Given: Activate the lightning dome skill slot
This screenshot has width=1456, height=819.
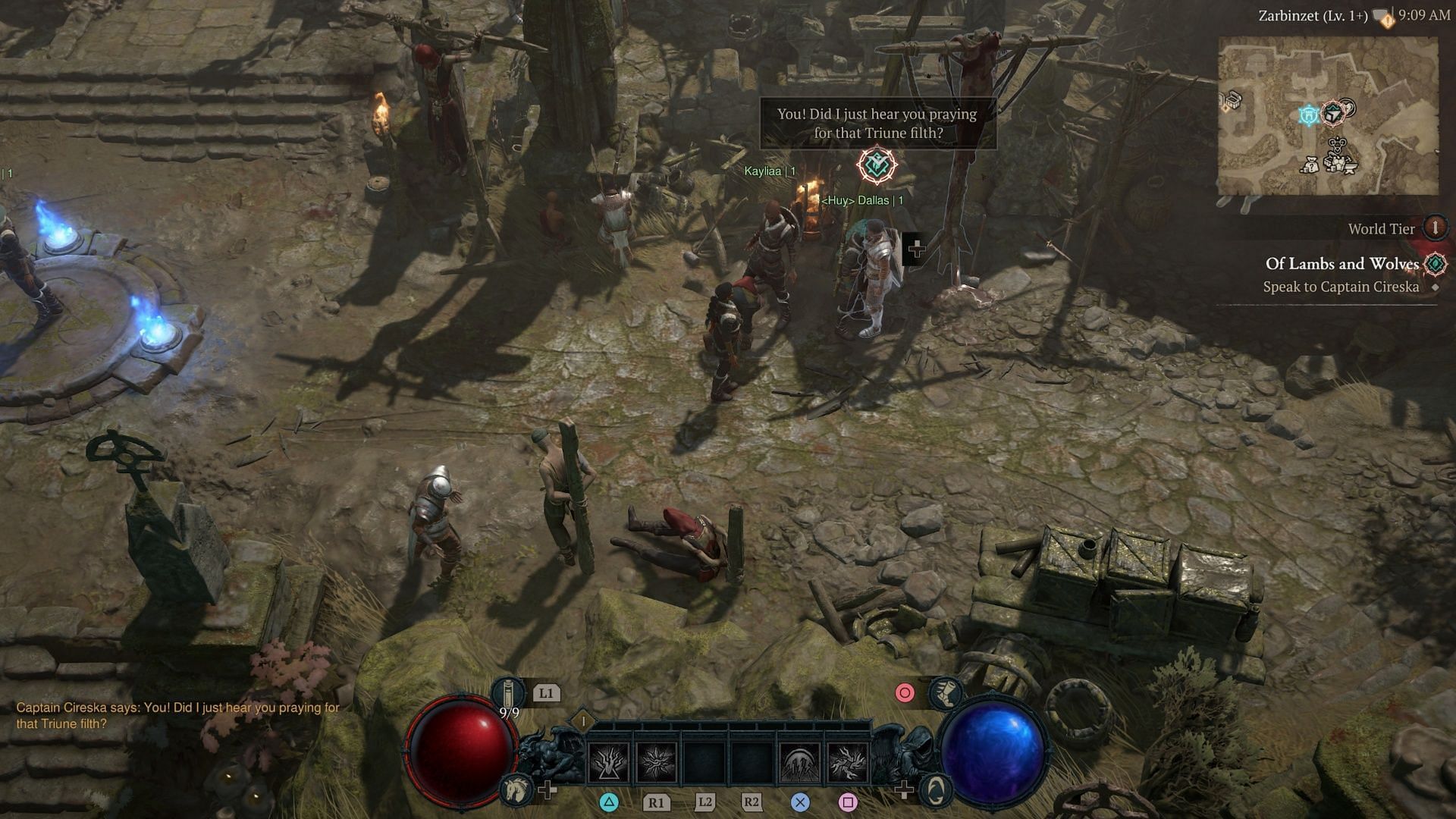Looking at the screenshot, I should pos(799,761).
